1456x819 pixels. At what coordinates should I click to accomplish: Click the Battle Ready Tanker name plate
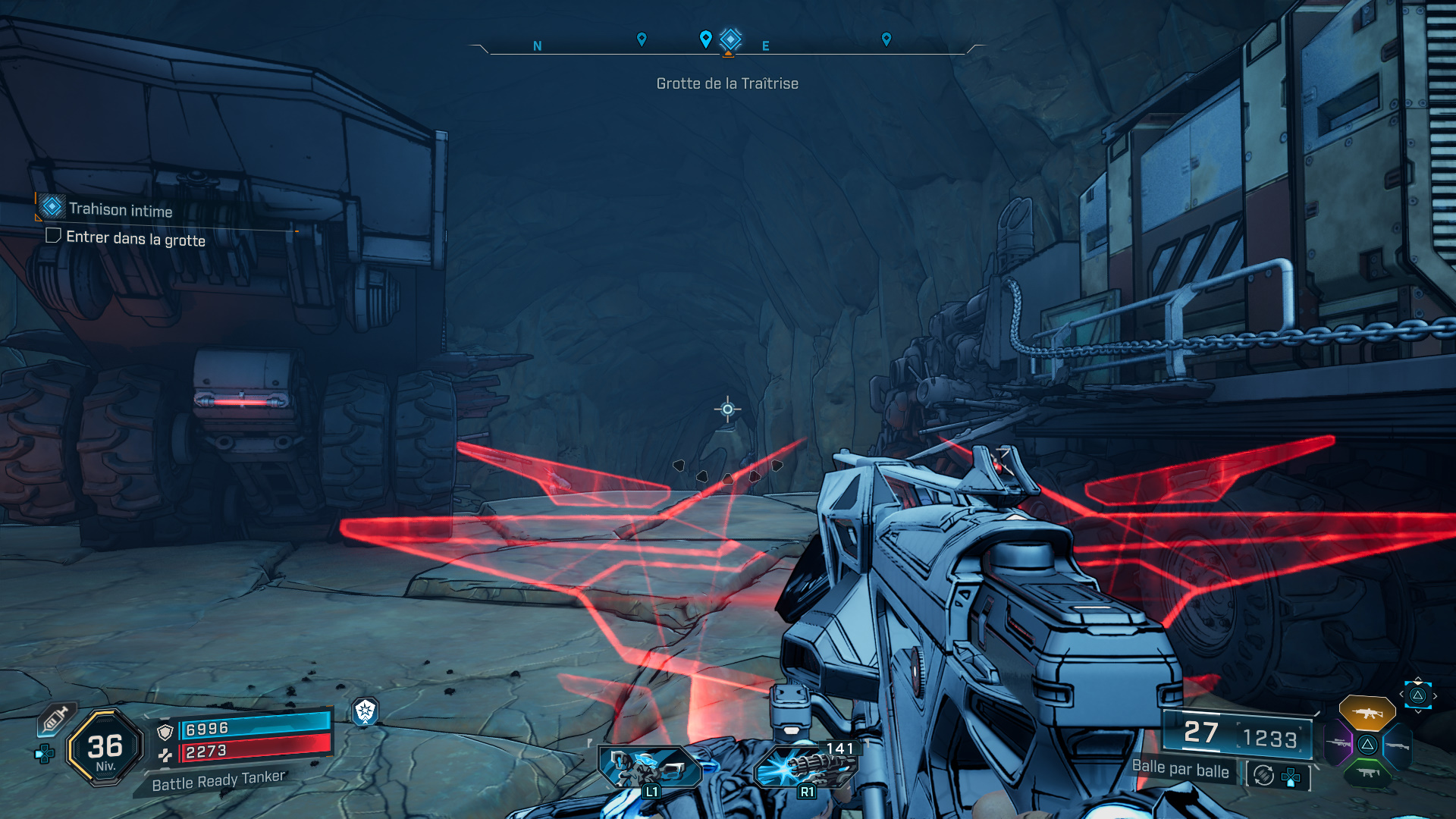pyautogui.click(x=218, y=780)
